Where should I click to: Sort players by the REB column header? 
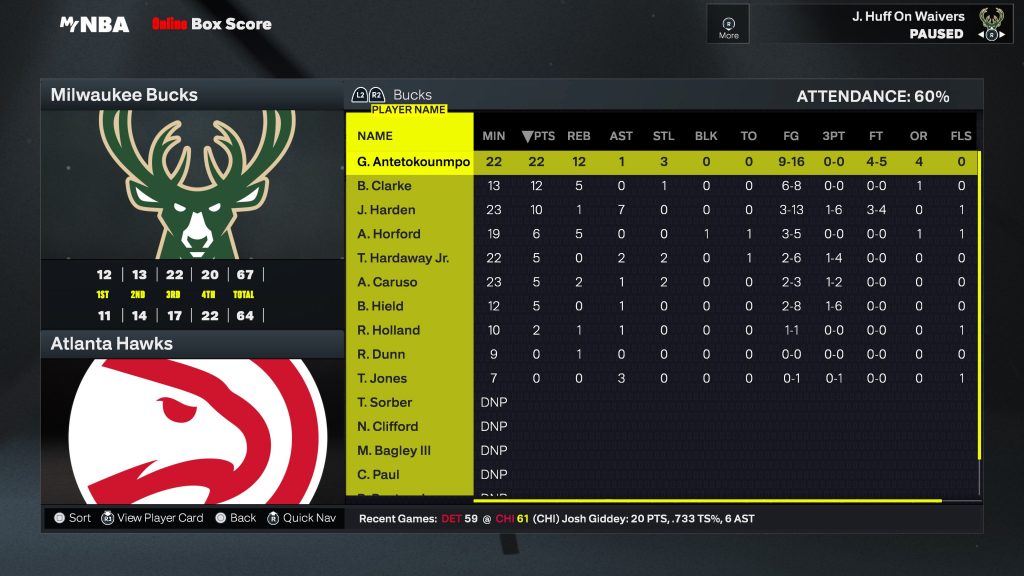(x=579, y=136)
